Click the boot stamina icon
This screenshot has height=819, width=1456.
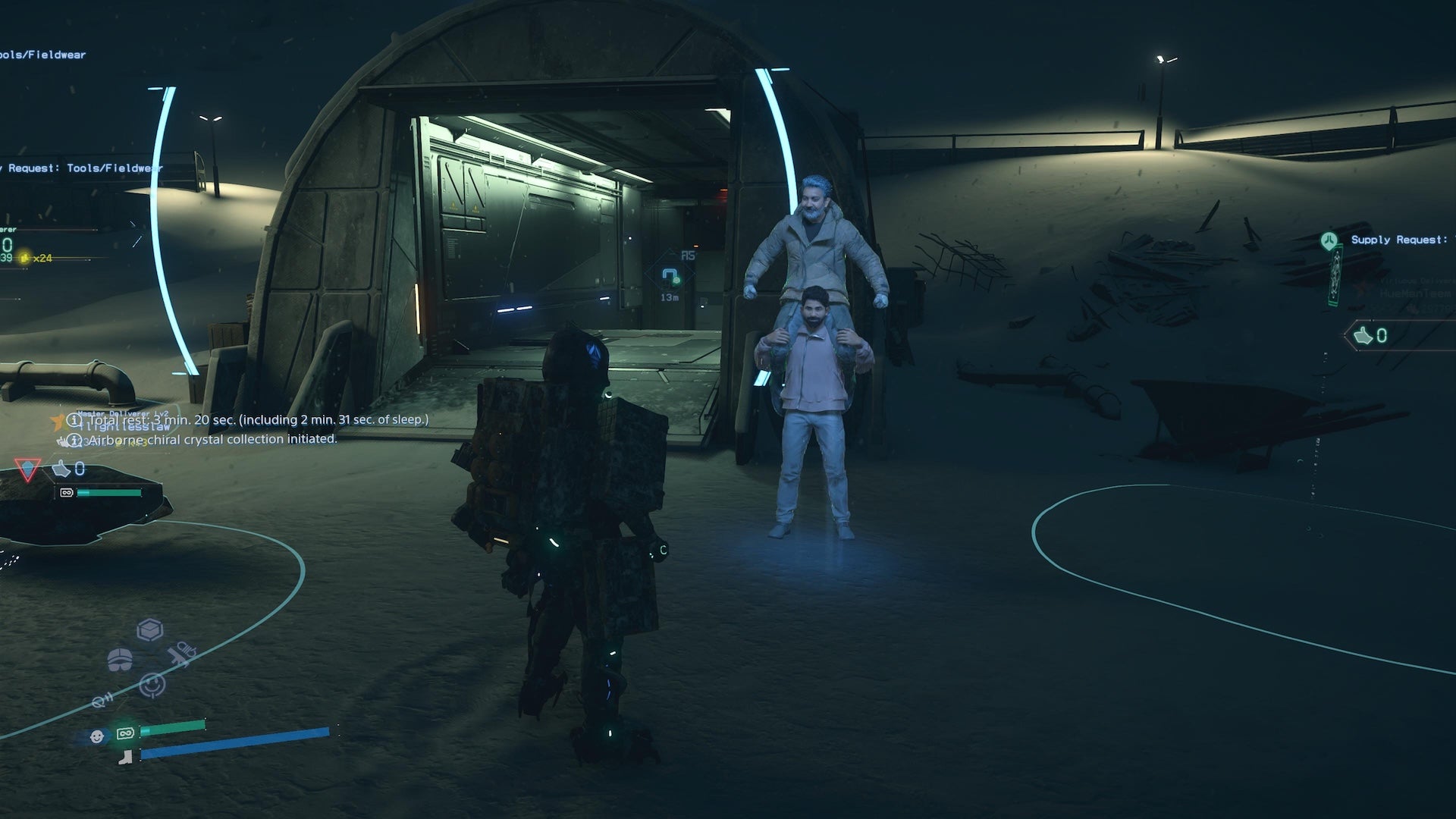(125, 755)
